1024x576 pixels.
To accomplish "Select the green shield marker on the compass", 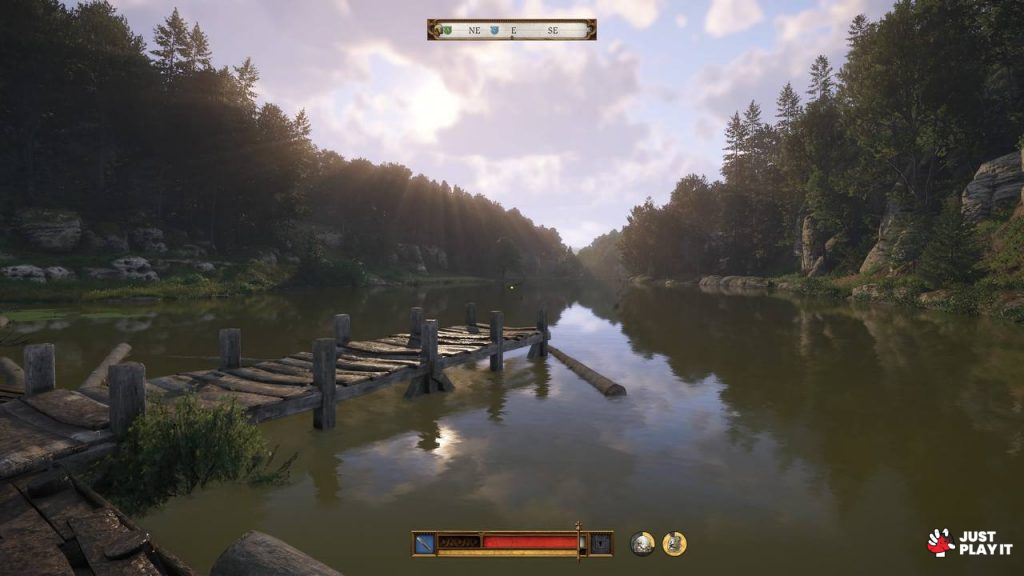I will pos(447,30).
